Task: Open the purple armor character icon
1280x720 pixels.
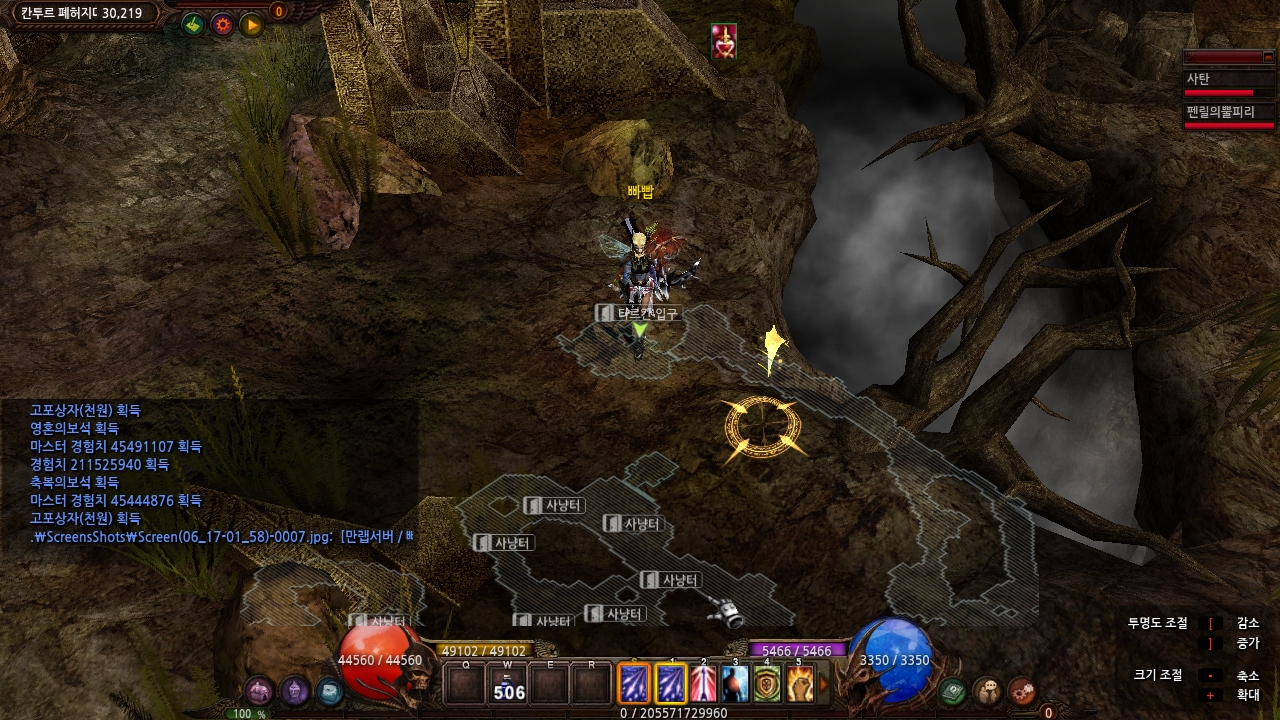Action: 294,691
